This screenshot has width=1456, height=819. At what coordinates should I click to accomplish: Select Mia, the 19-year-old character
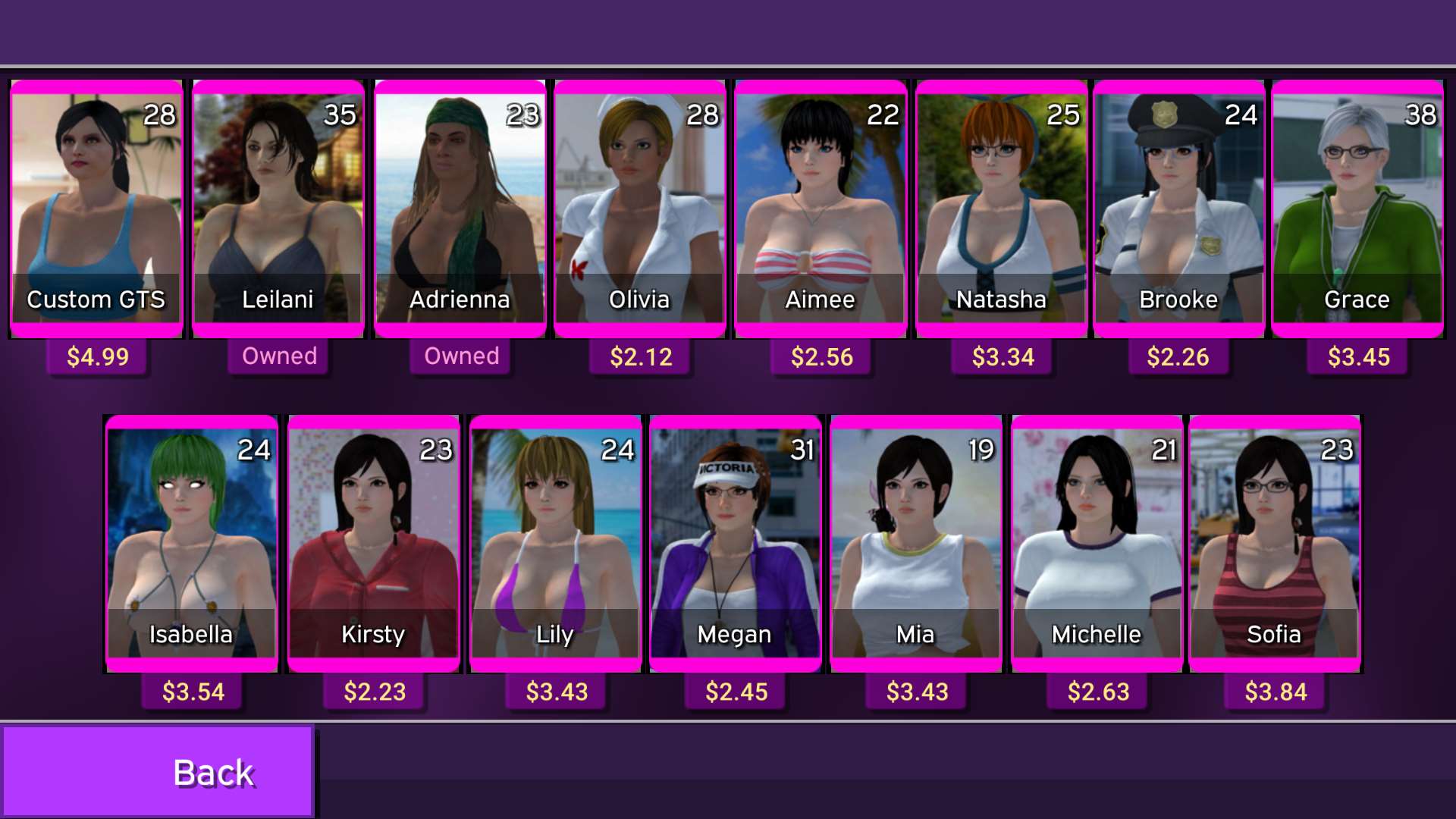pos(915,542)
